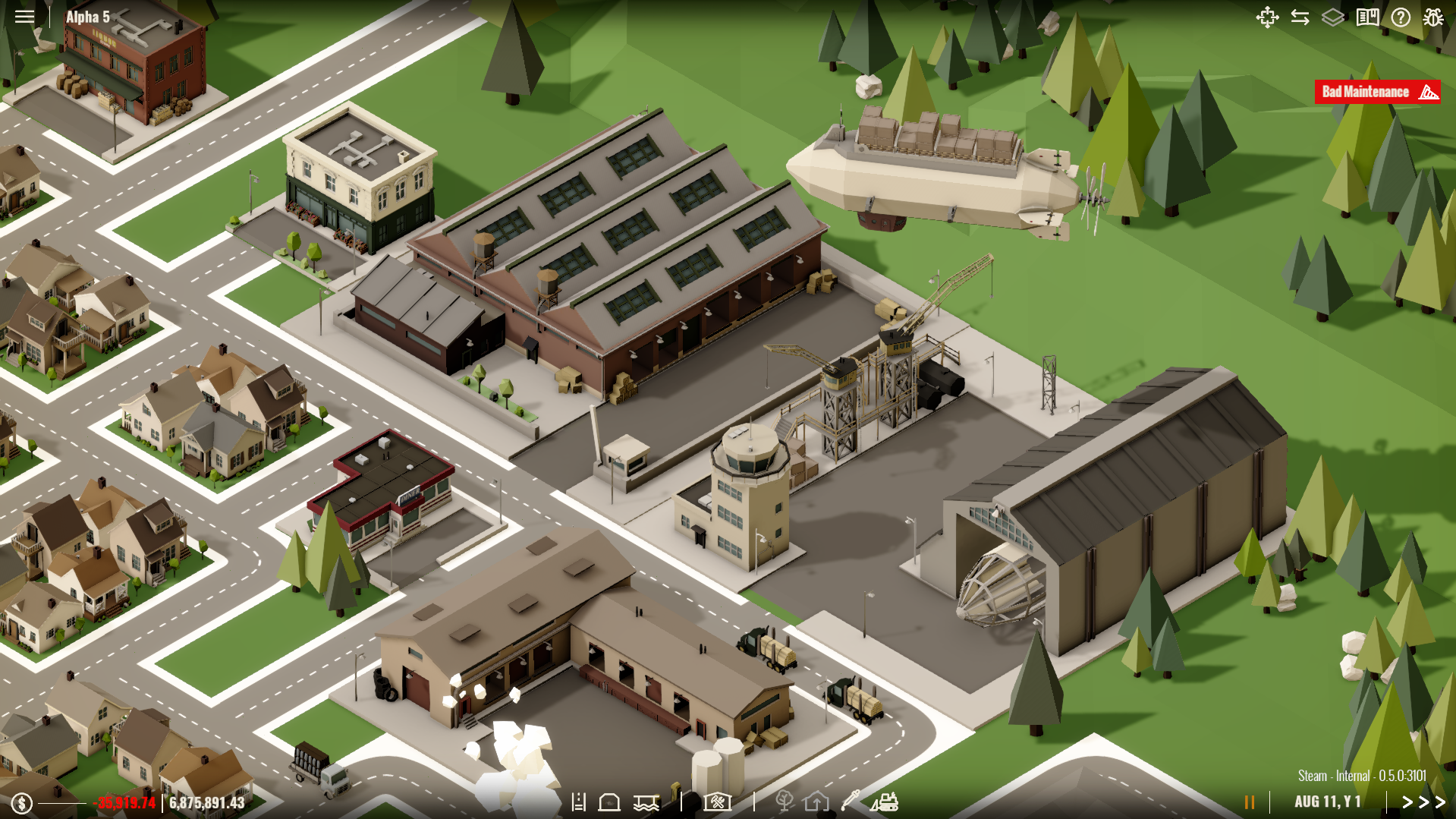Open the workshop building menu
Image resolution: width=1456 pixels, height=819 pixels.
717,802
